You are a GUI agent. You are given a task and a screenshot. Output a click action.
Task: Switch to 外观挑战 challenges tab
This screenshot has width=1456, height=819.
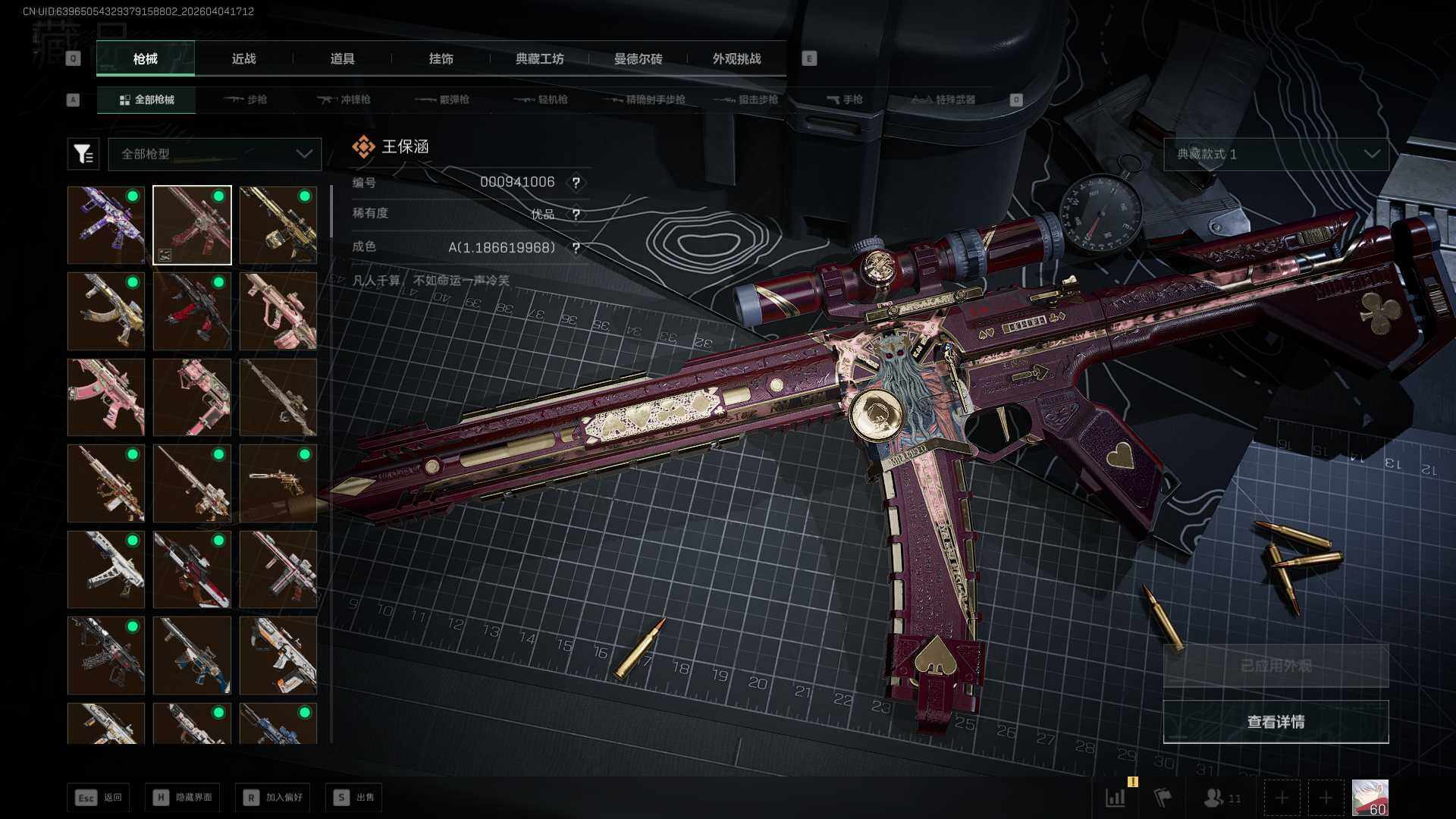pyautogui.click(x=736, y=58)
